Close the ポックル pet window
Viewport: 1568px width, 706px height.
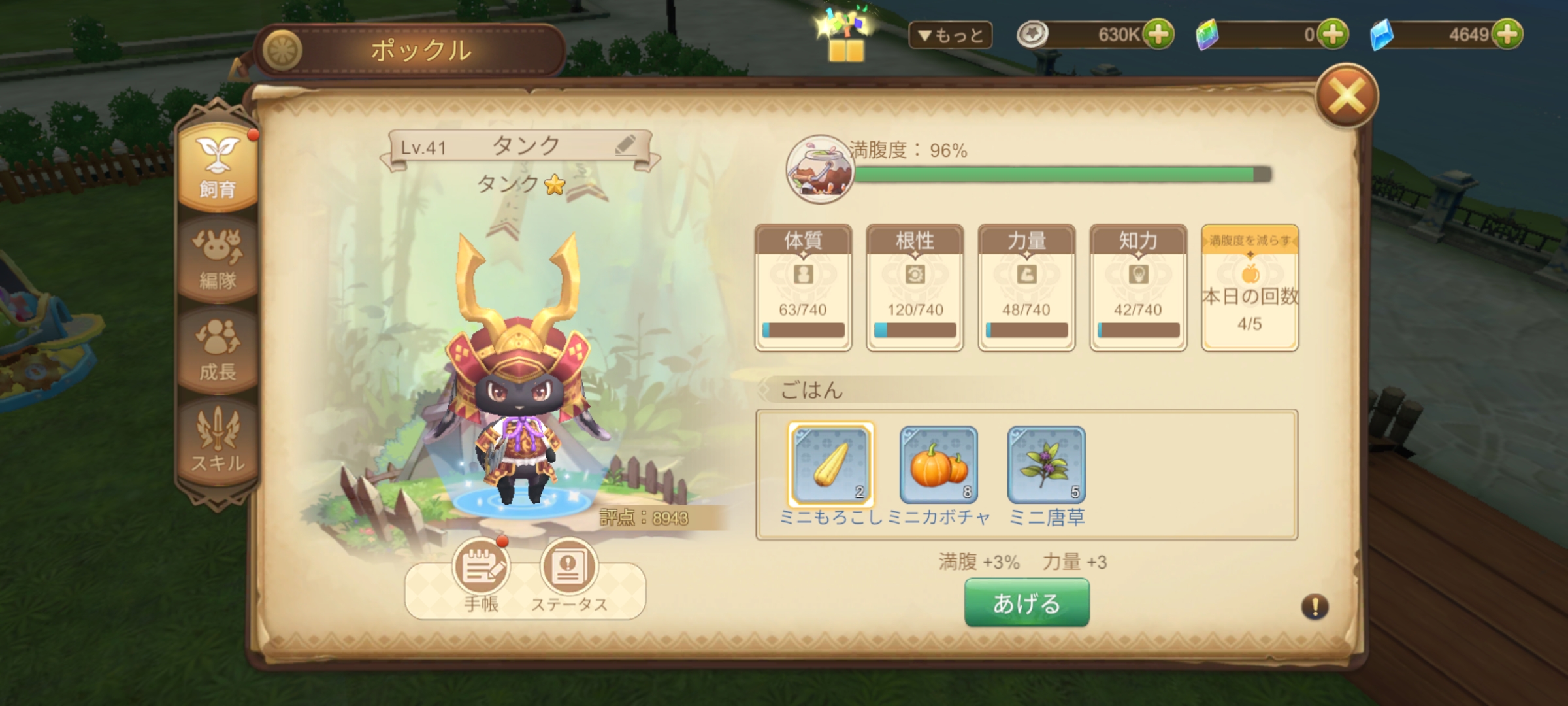click(1347, 97)
